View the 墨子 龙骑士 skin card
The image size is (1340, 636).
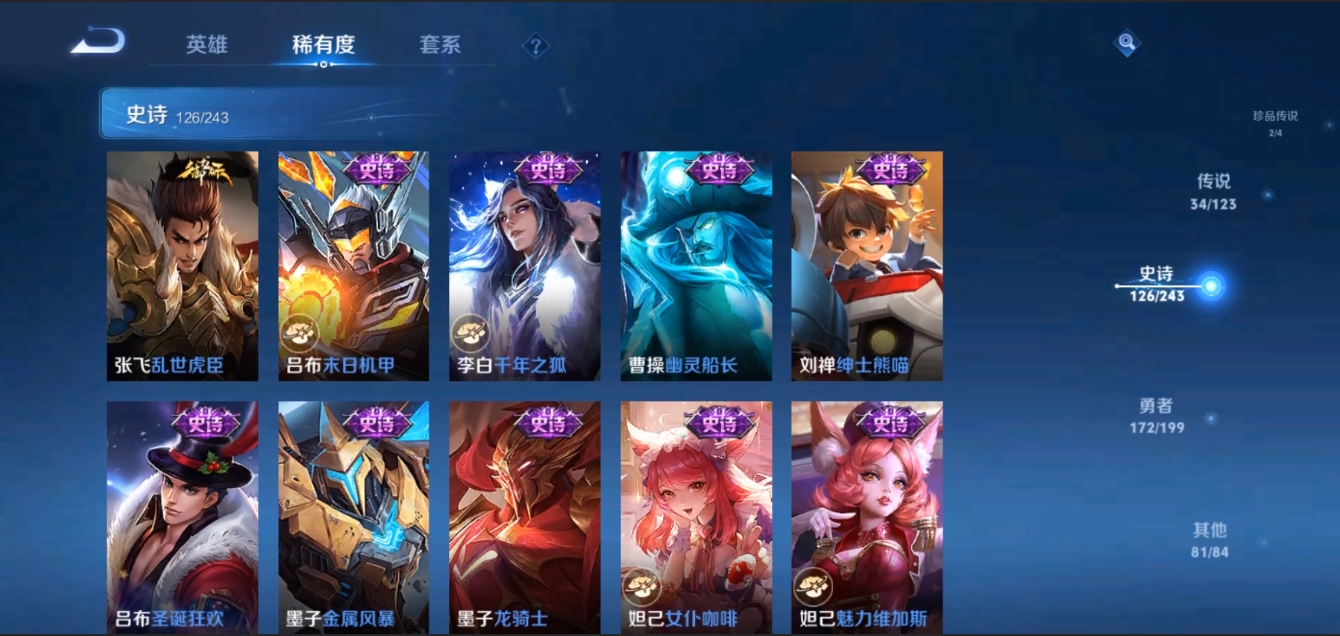pyautogui.click(x=524, y=516)
